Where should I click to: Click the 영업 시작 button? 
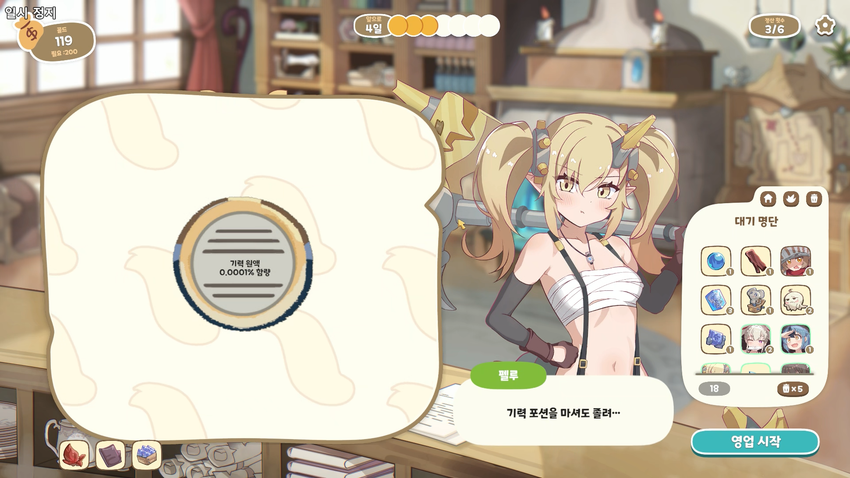pos(755,441)
